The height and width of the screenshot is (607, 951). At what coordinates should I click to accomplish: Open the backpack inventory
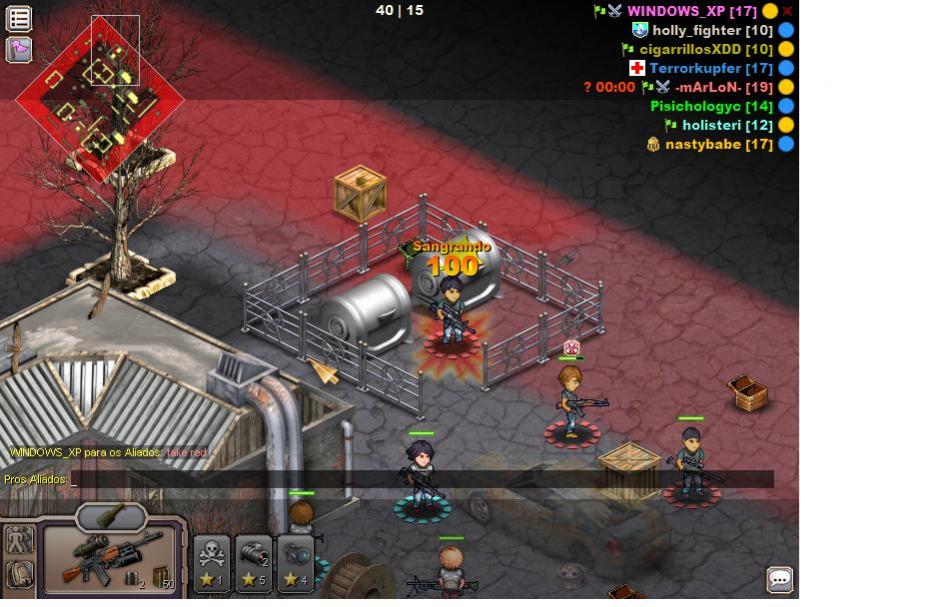click(x=19, y=574)
